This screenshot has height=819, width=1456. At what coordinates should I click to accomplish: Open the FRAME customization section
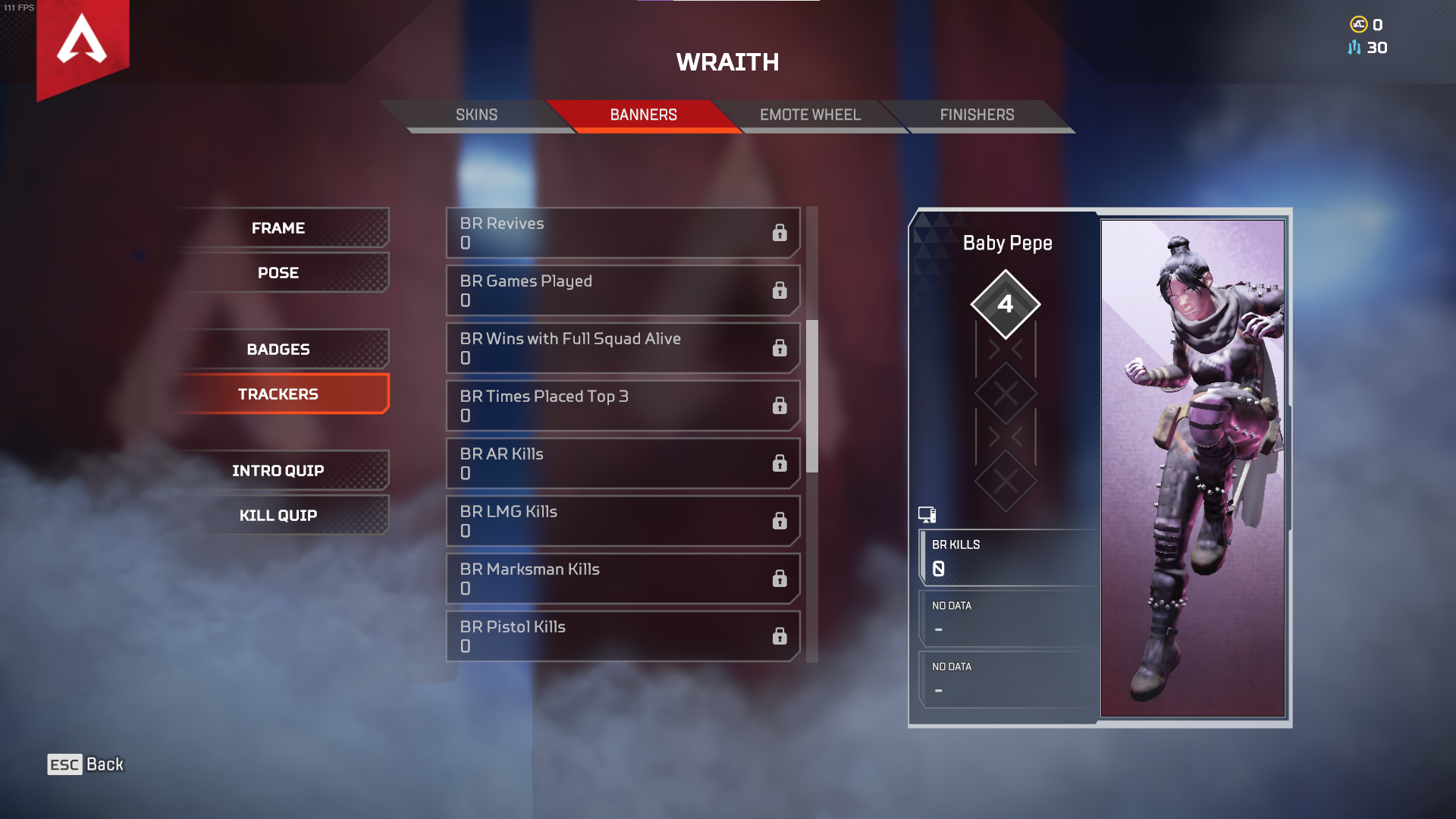coord(278,227)
